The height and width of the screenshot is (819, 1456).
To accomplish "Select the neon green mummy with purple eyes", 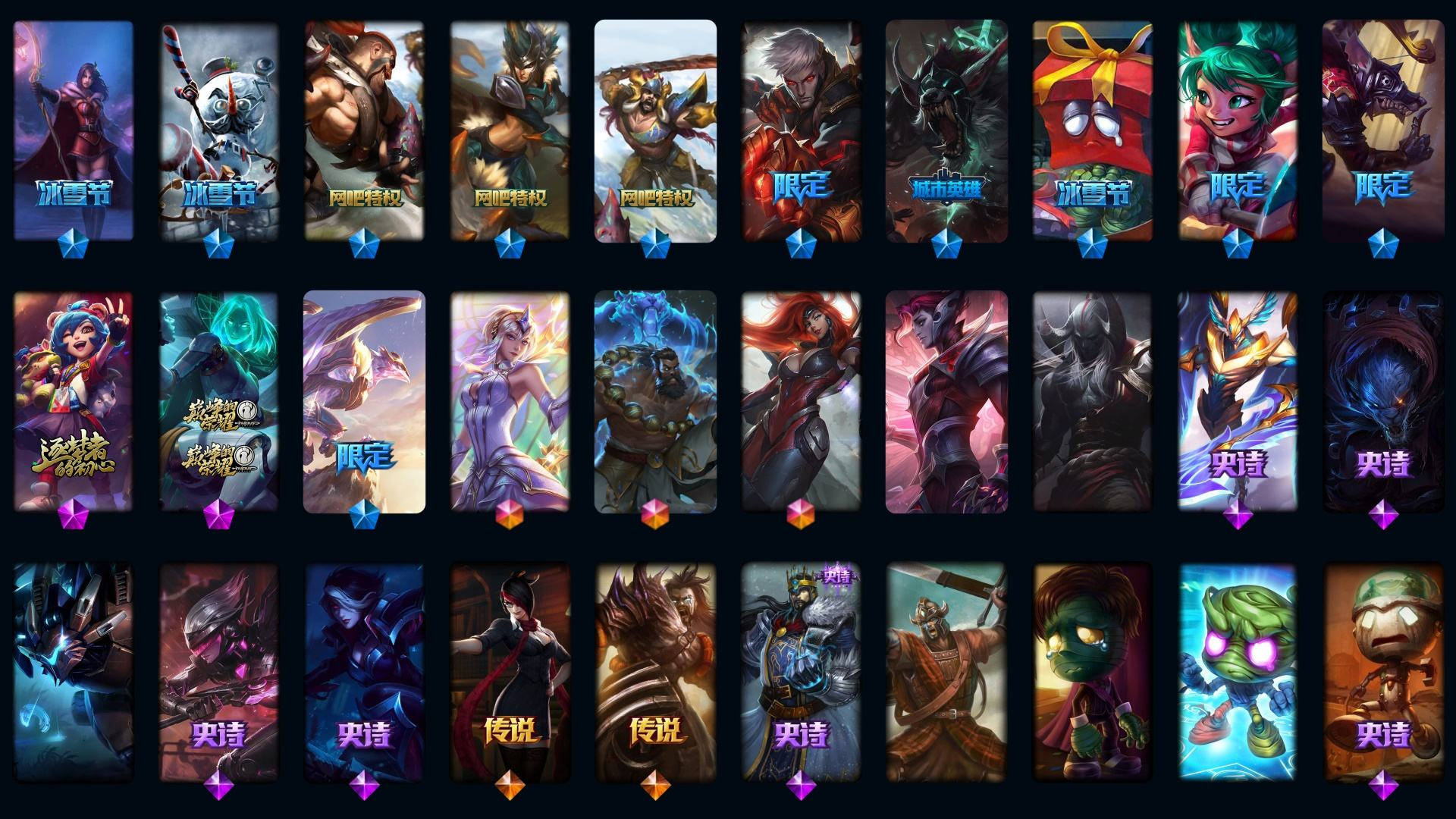I will (1238, 673).
